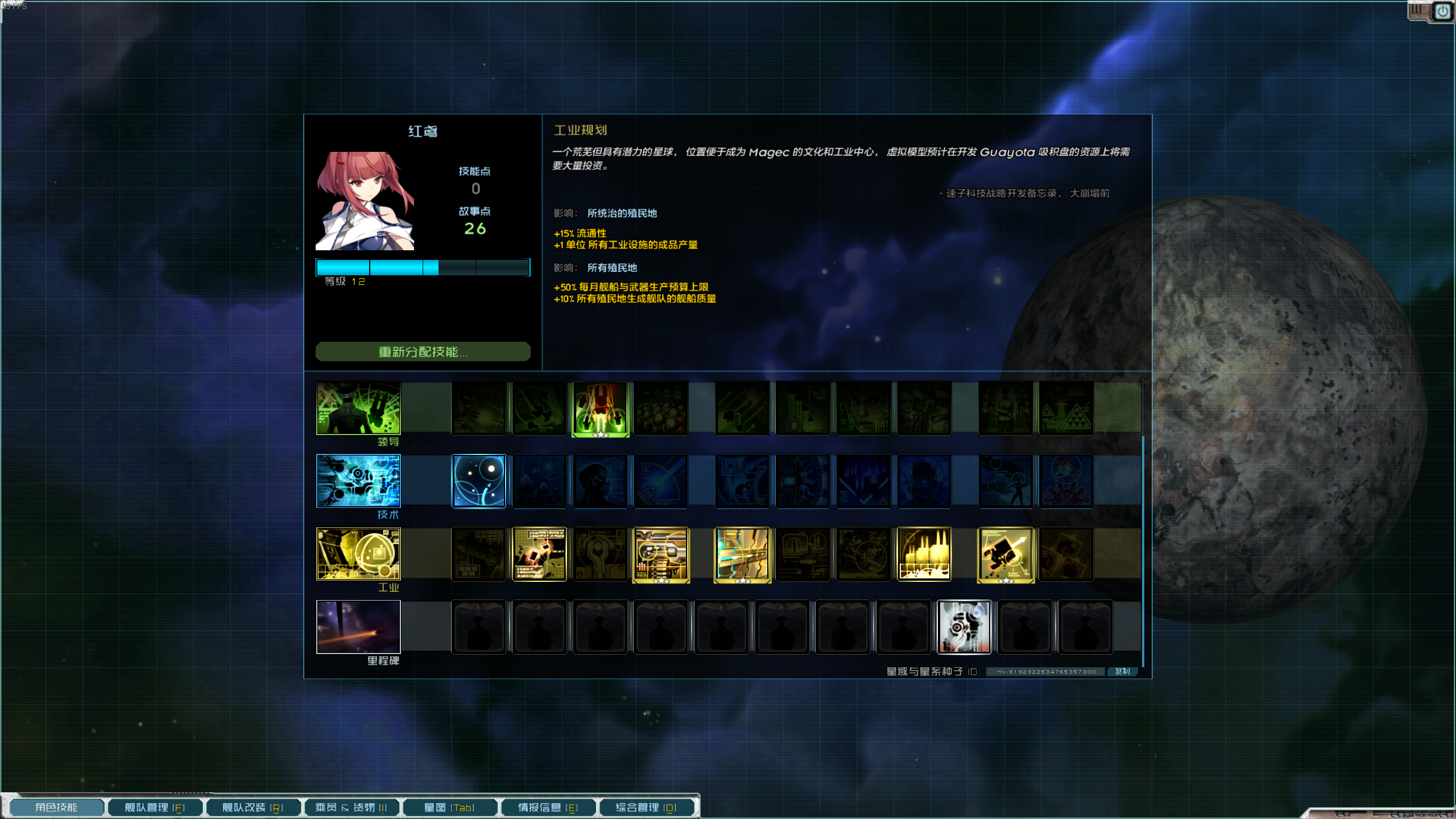Select the glowing three-star green leadership skill
The width and height of the screenshot is (1456, 819).
[x=601, y=408]
